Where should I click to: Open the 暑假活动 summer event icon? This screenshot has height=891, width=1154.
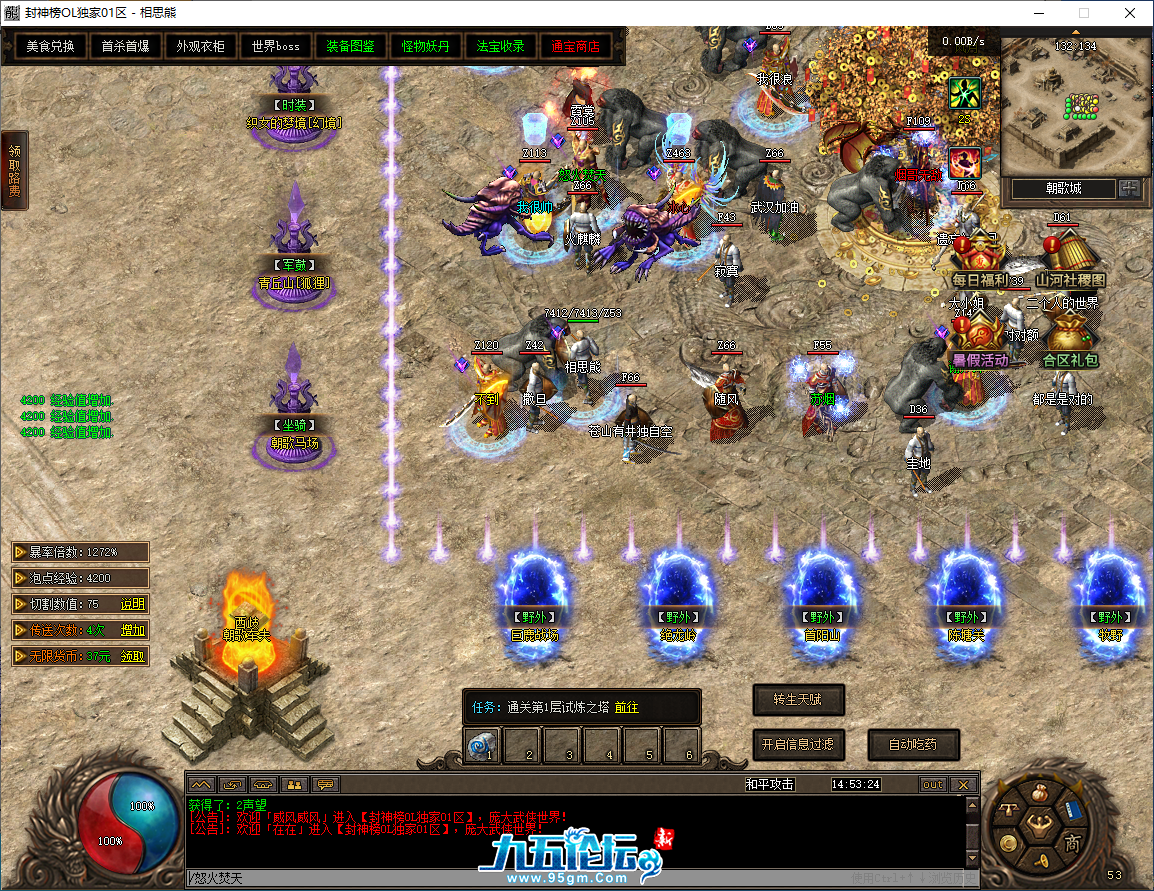tap(980, 340)
